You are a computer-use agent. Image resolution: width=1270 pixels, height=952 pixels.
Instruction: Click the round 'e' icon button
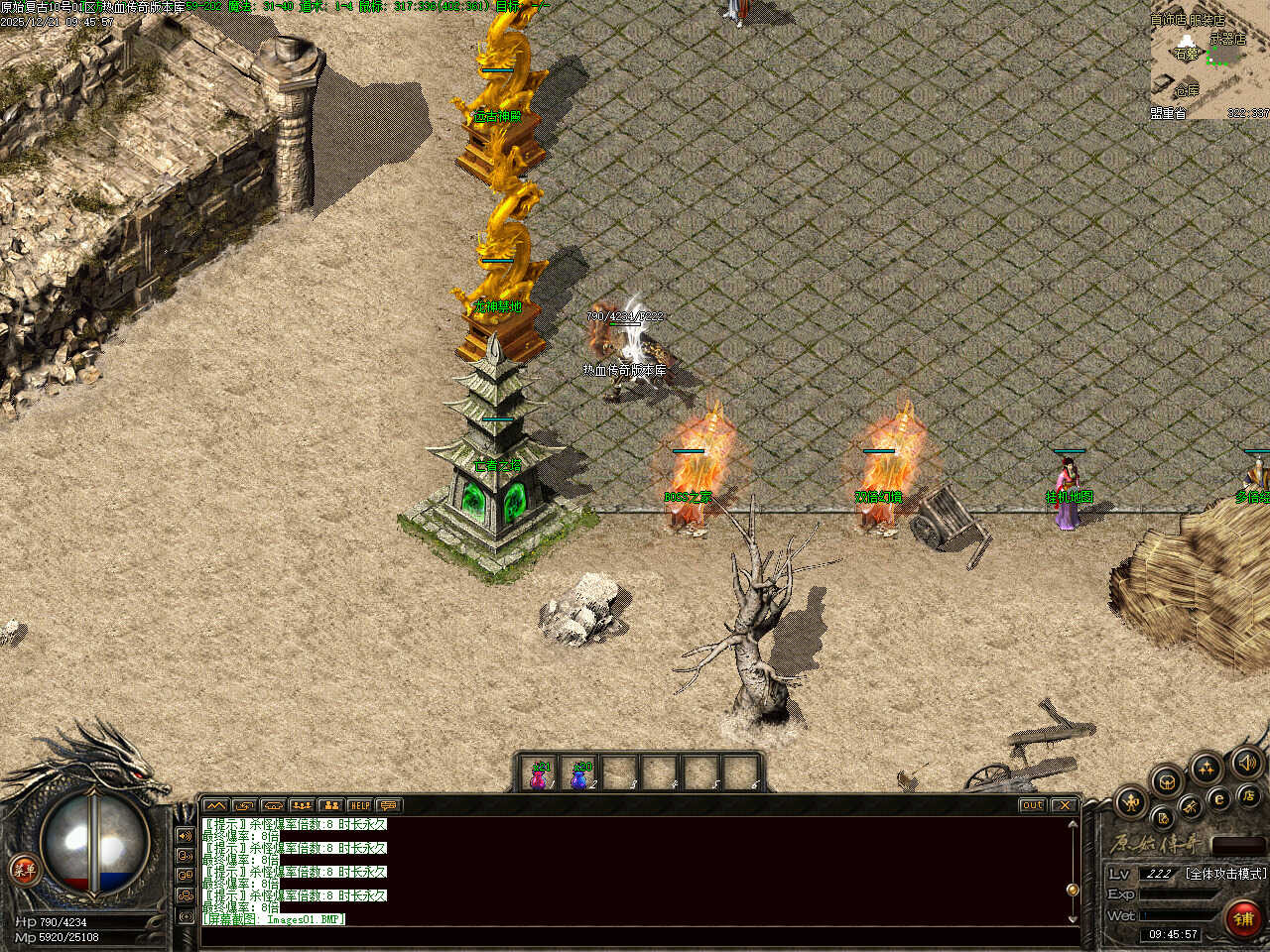tap(1219, 798)
